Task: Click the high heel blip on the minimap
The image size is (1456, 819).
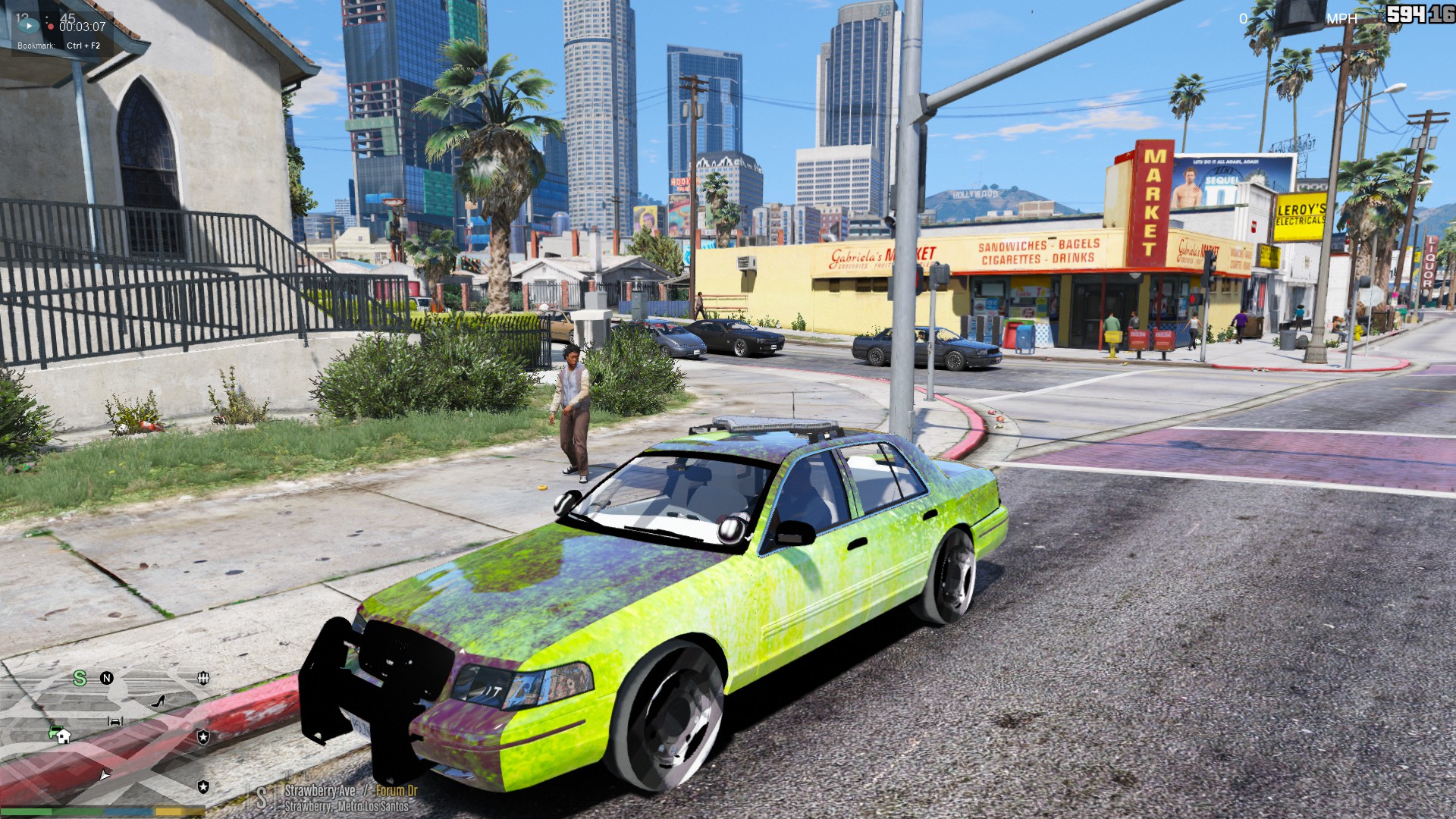Action: click(x=158, y=701)
